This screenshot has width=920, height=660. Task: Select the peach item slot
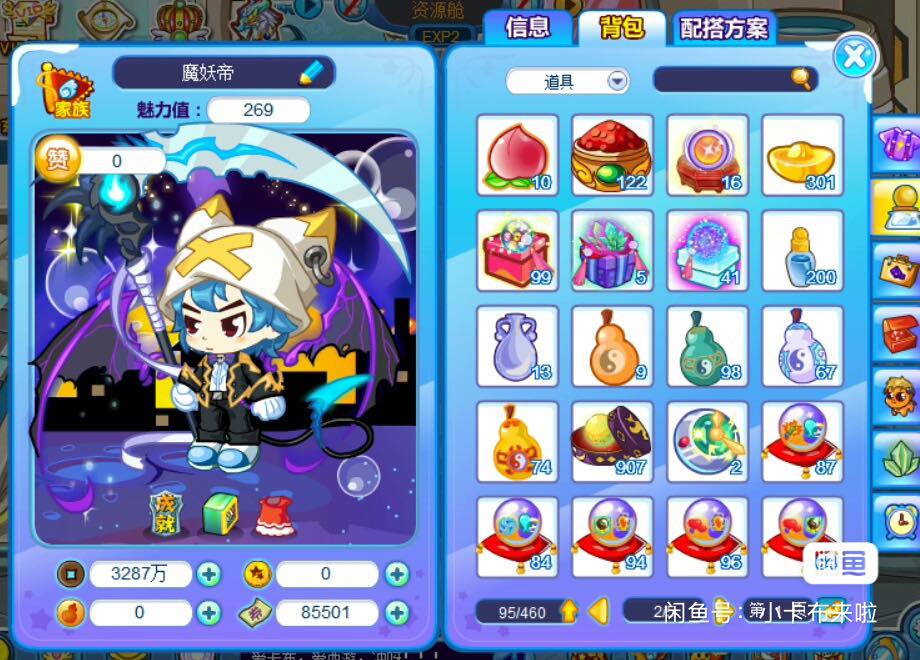click(x=517, y=155)
